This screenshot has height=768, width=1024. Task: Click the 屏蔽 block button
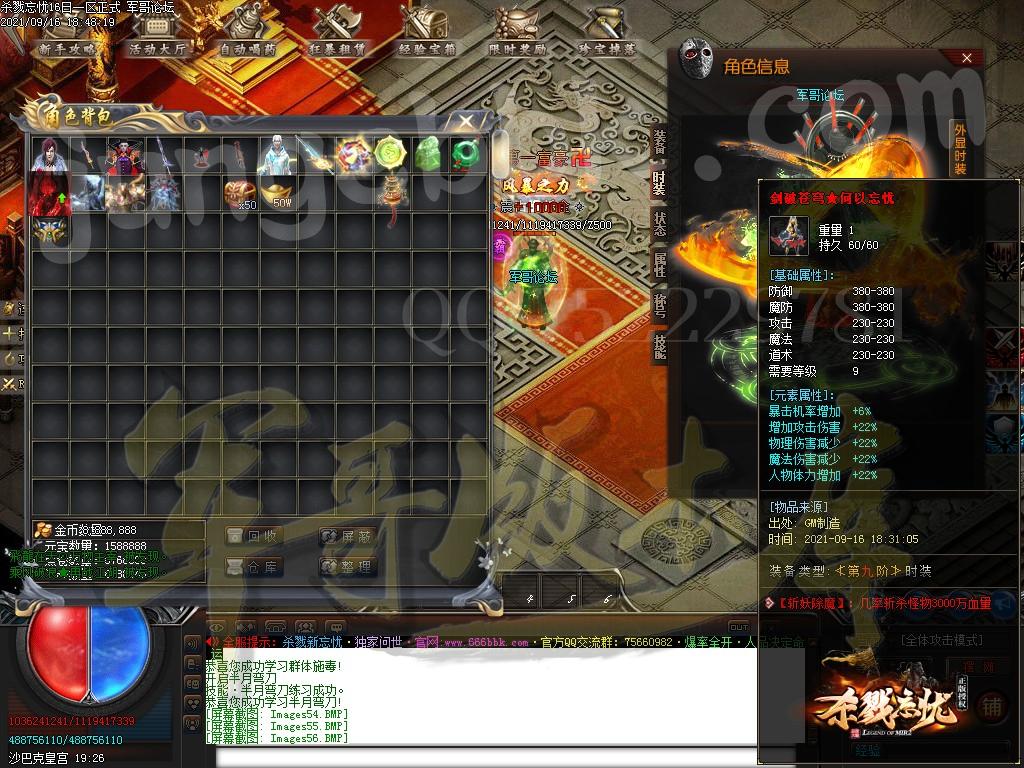pos(348,536)
